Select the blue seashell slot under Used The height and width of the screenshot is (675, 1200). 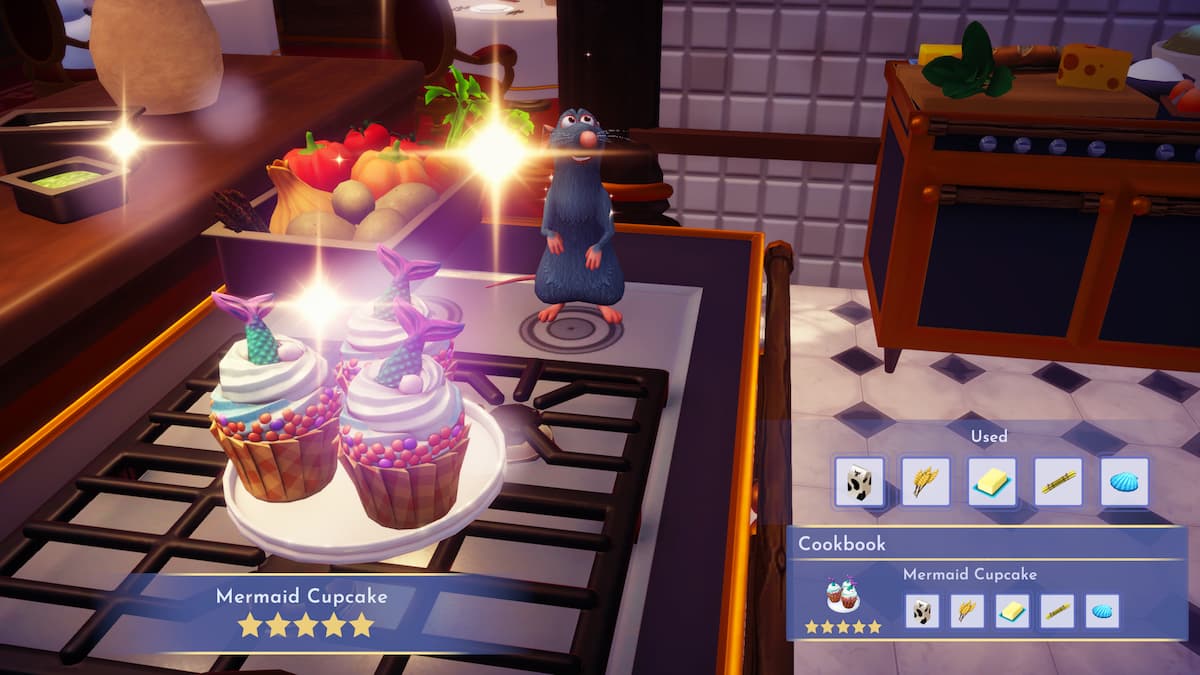click(x=1124, y=482)
